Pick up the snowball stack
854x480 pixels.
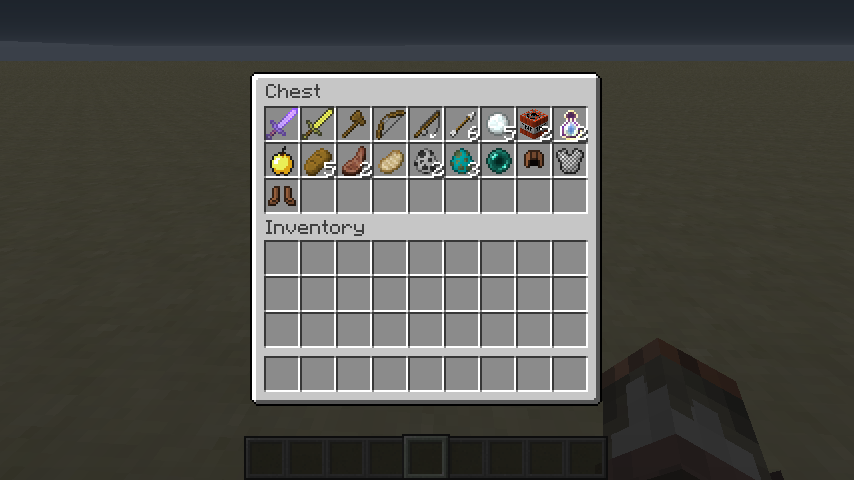(498, 124)
